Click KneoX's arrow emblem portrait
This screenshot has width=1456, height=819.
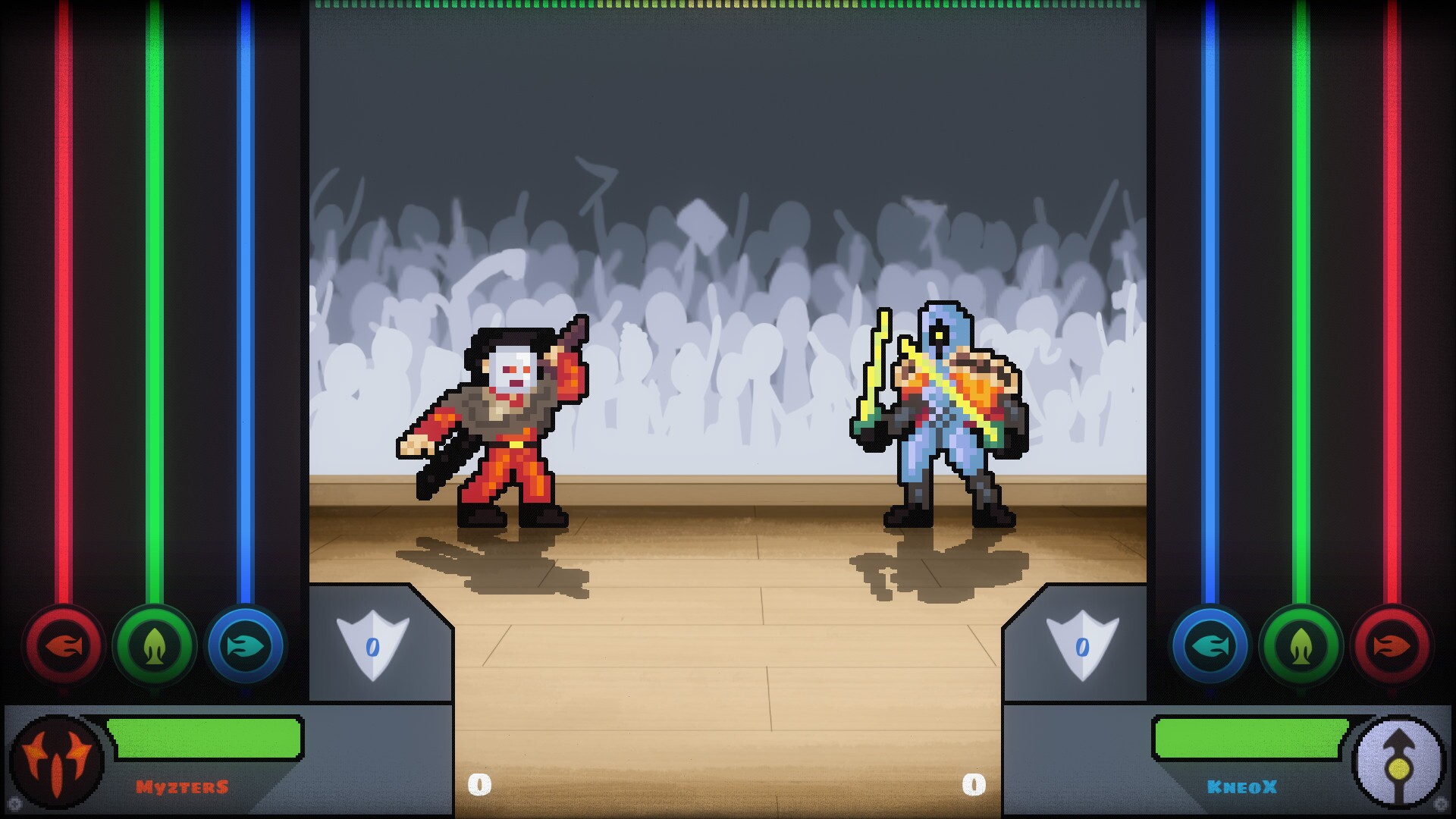[1400, 762]
